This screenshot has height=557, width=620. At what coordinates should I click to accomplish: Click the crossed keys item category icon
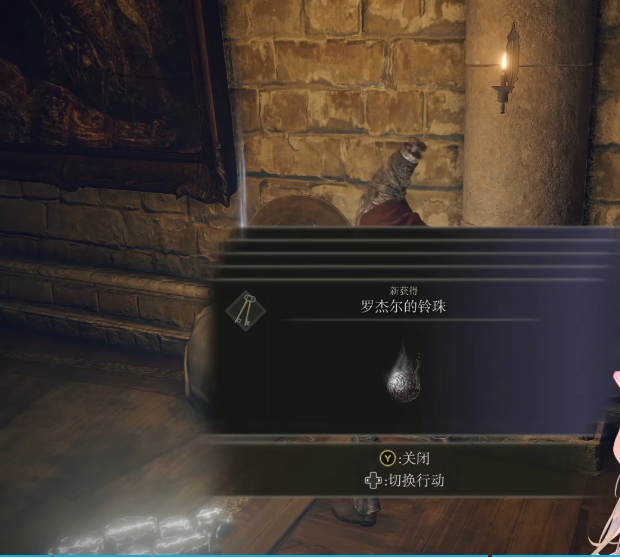click(x=245, y=311)
